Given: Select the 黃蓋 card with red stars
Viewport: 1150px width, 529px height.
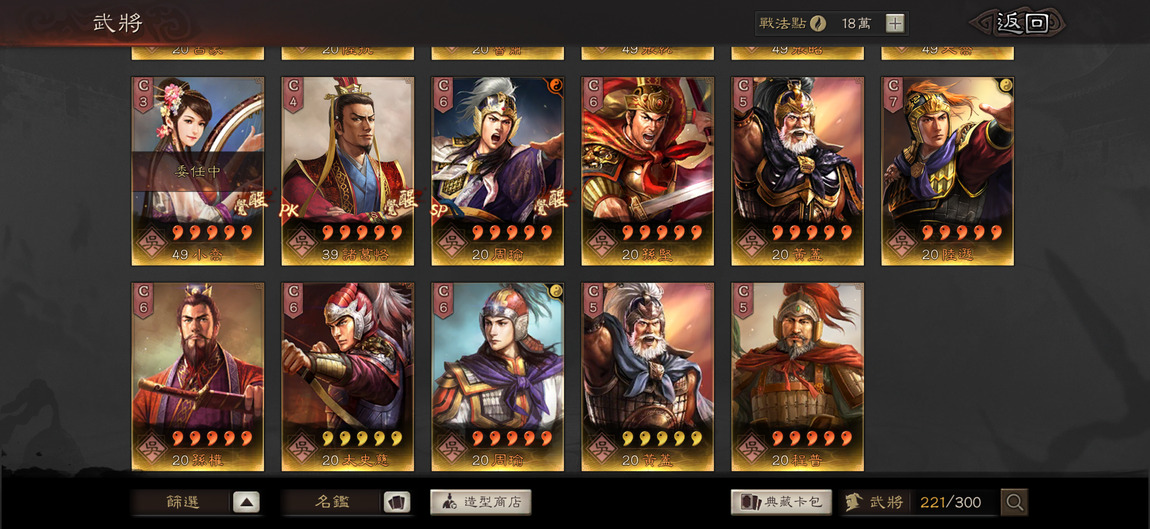Looking at the screenshot, I should (x=797, y=170).
